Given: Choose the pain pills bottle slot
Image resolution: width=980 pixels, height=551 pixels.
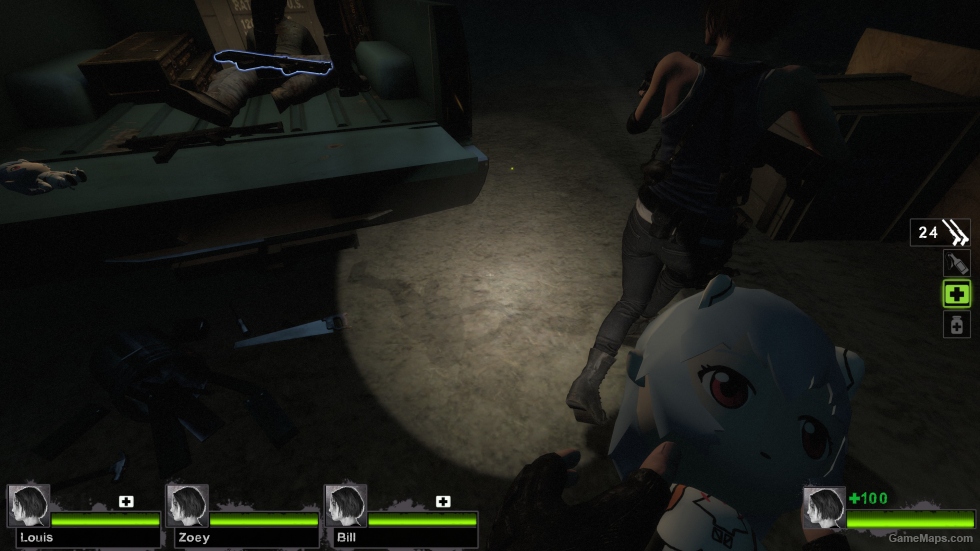Looking at the screenshot, I should (956, 324).
